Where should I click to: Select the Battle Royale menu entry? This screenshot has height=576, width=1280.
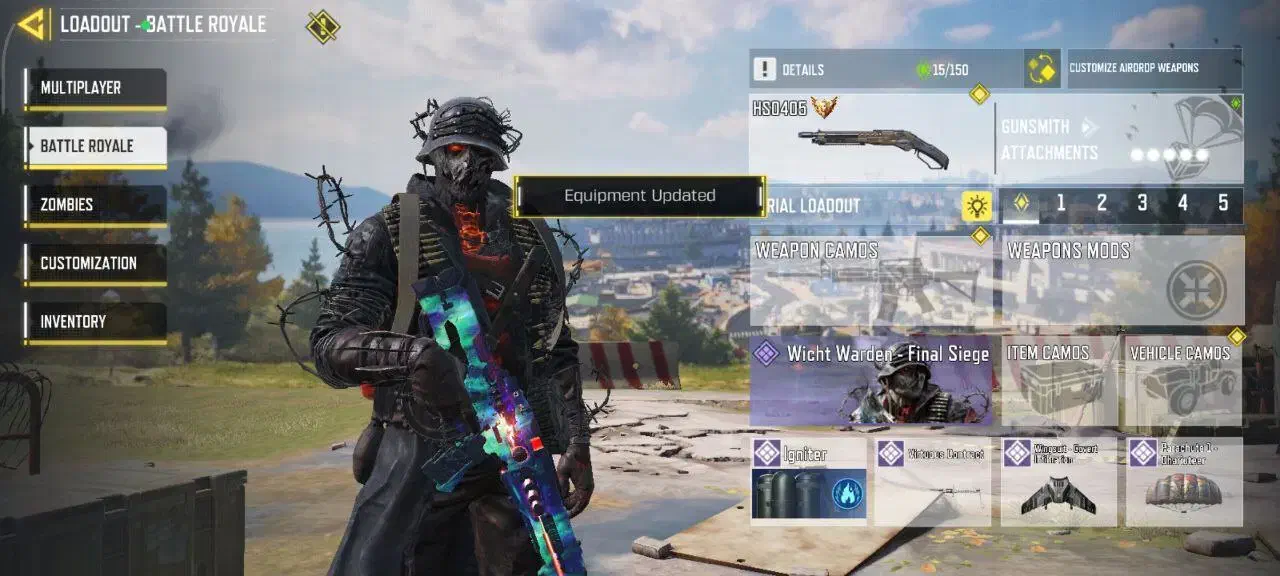click(x=96, y=146)
